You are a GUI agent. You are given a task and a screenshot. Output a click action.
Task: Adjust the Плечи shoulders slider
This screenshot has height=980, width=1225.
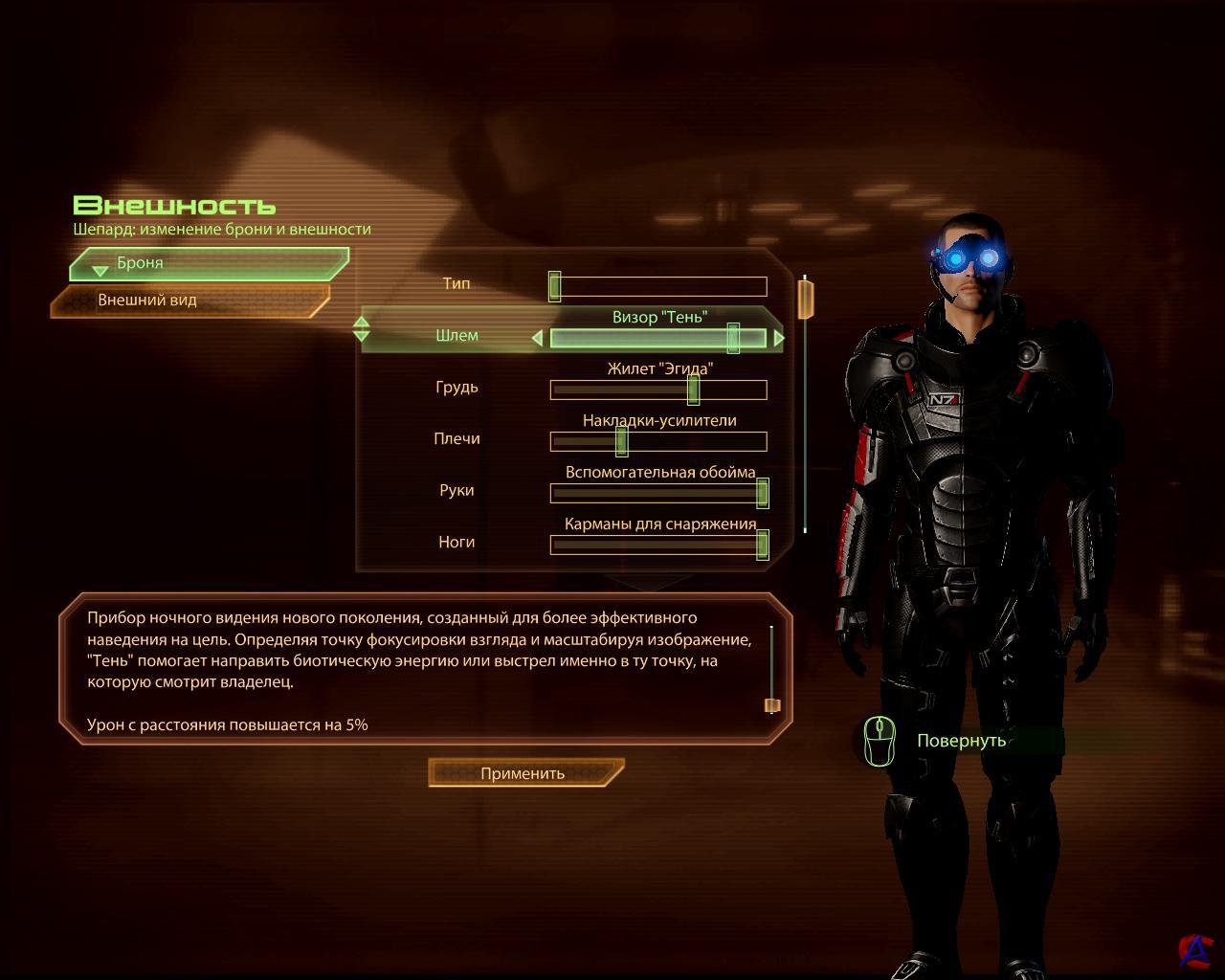[x=658, y=441]
